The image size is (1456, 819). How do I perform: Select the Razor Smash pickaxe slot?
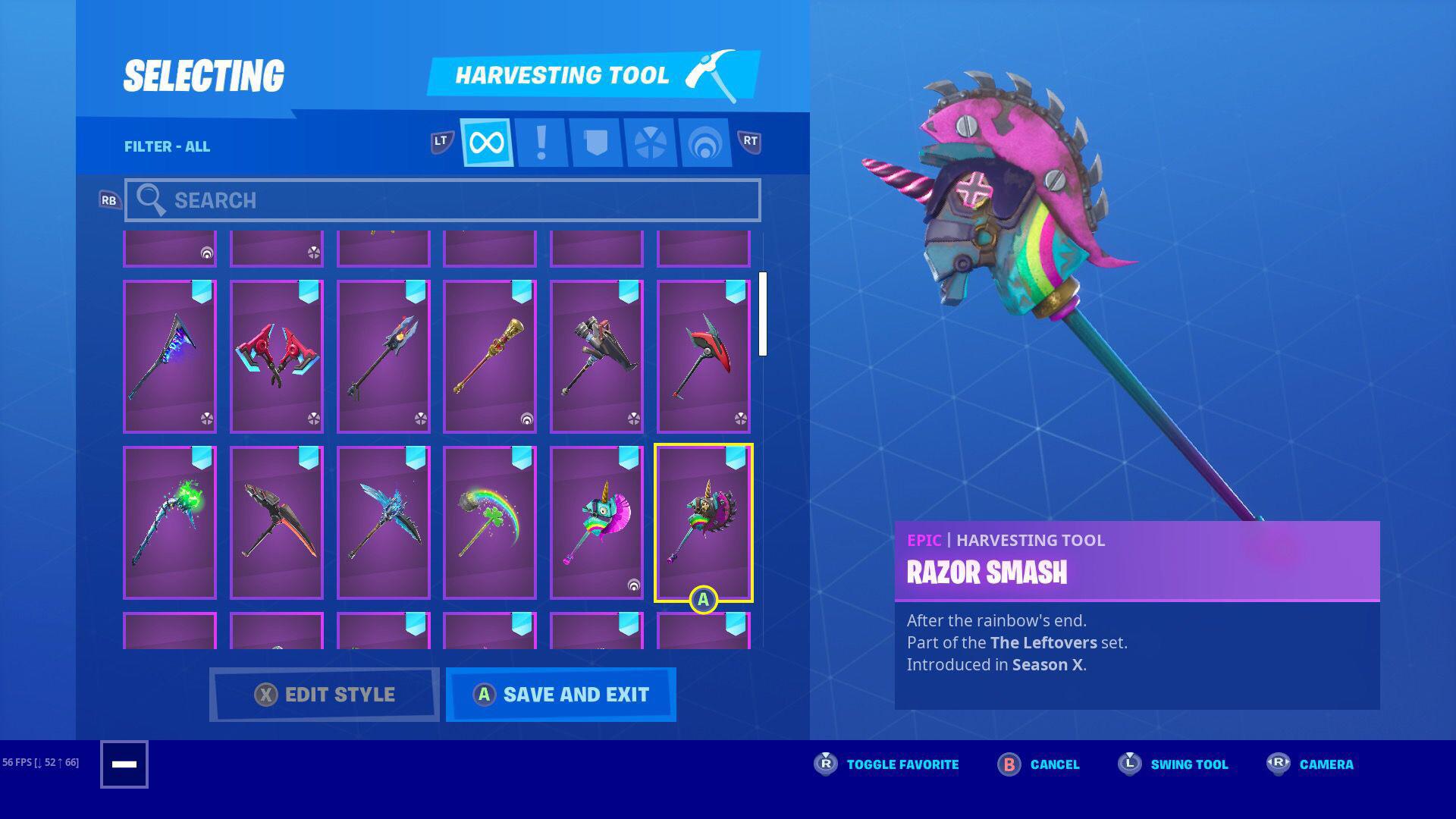pyautogui.click(x=703, y=523)
